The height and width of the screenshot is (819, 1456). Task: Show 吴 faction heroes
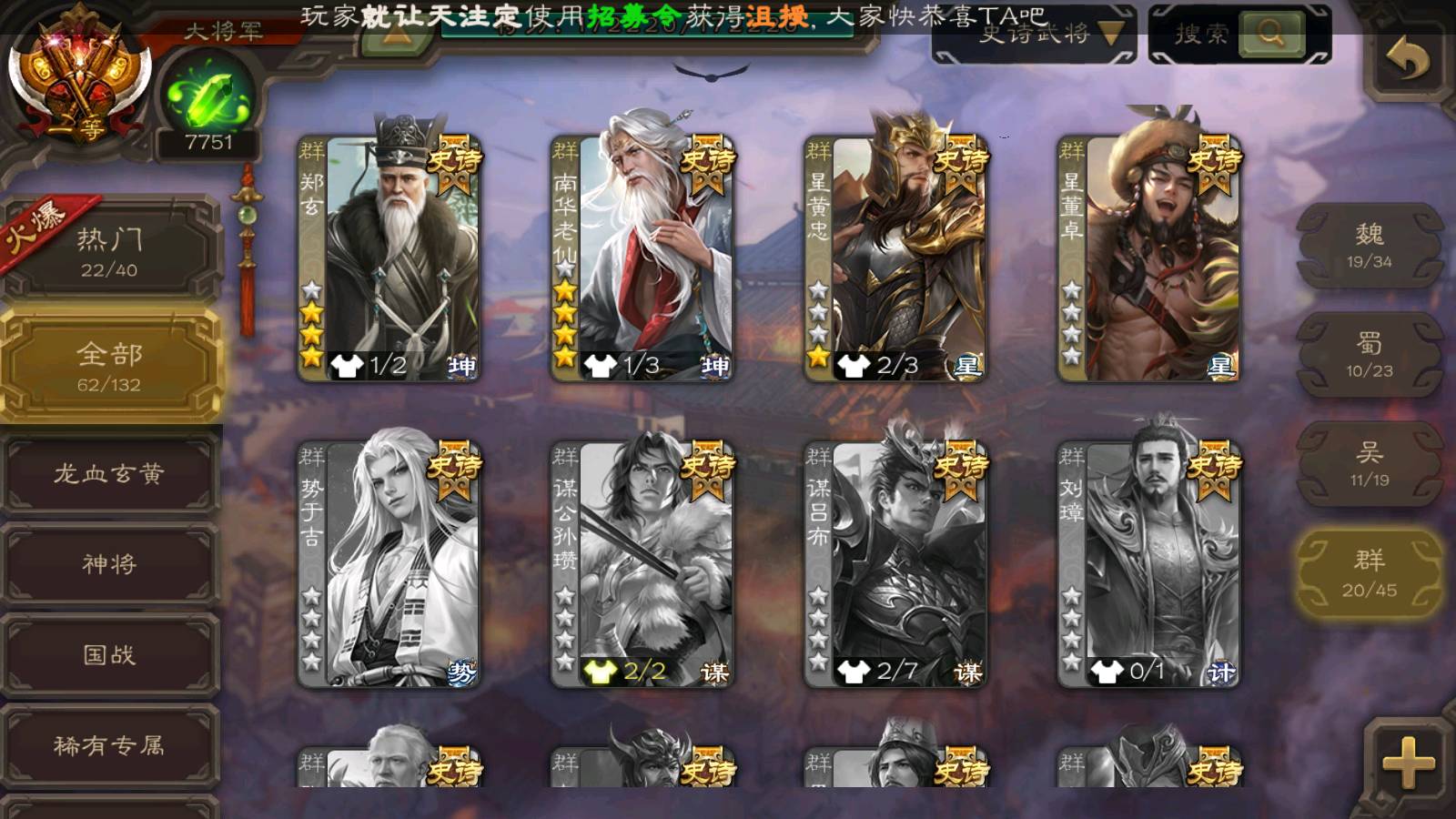pyautogui.click(x=1369, y=464)
